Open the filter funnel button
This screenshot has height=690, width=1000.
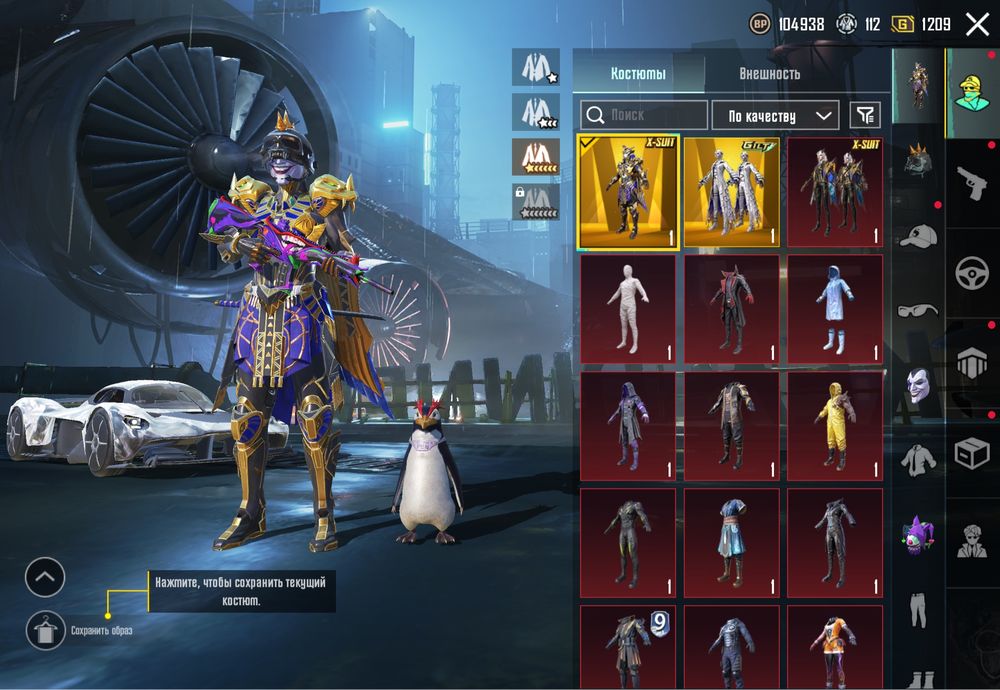865,116
